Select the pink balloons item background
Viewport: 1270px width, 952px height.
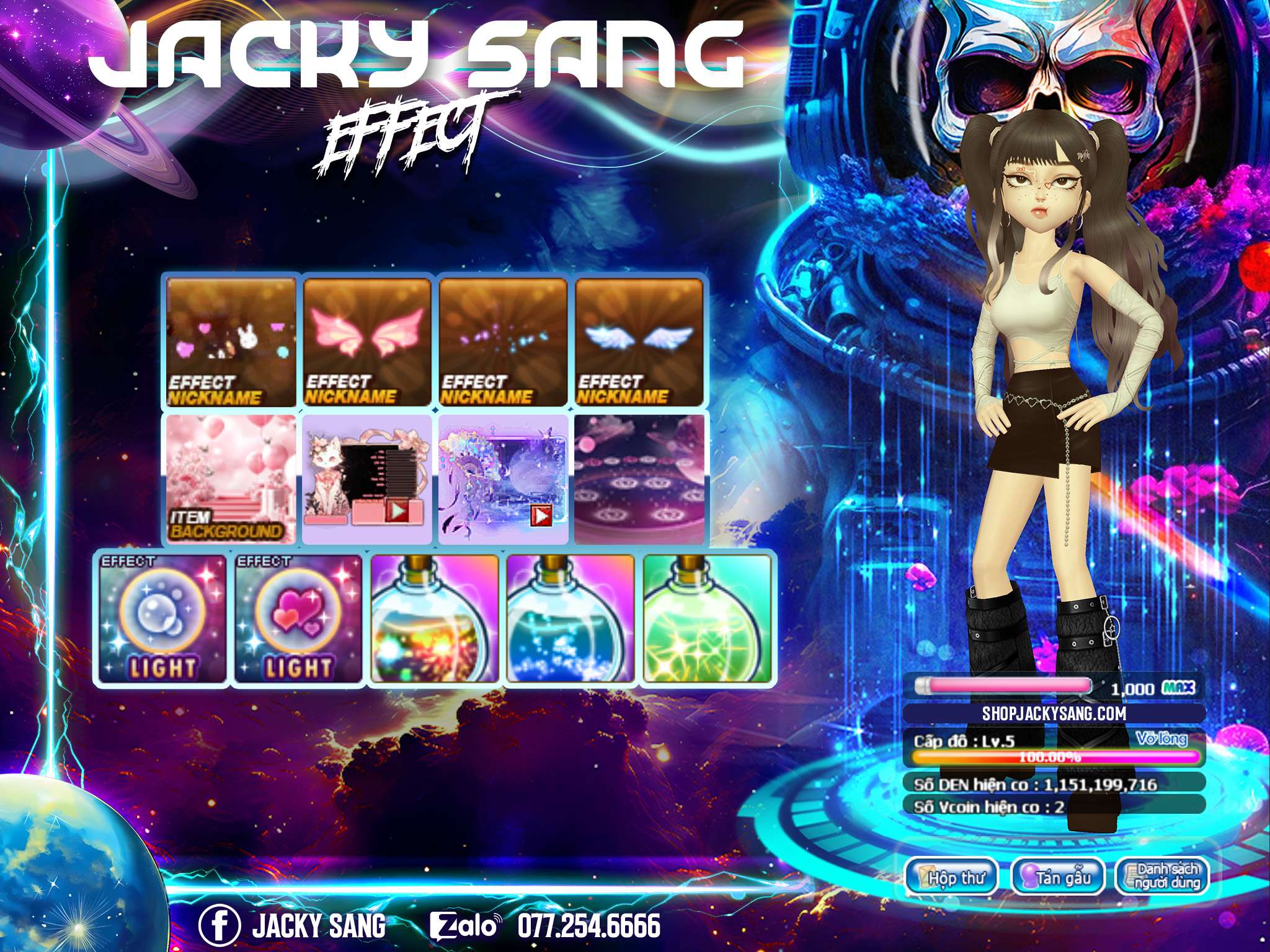coord(231,479)
